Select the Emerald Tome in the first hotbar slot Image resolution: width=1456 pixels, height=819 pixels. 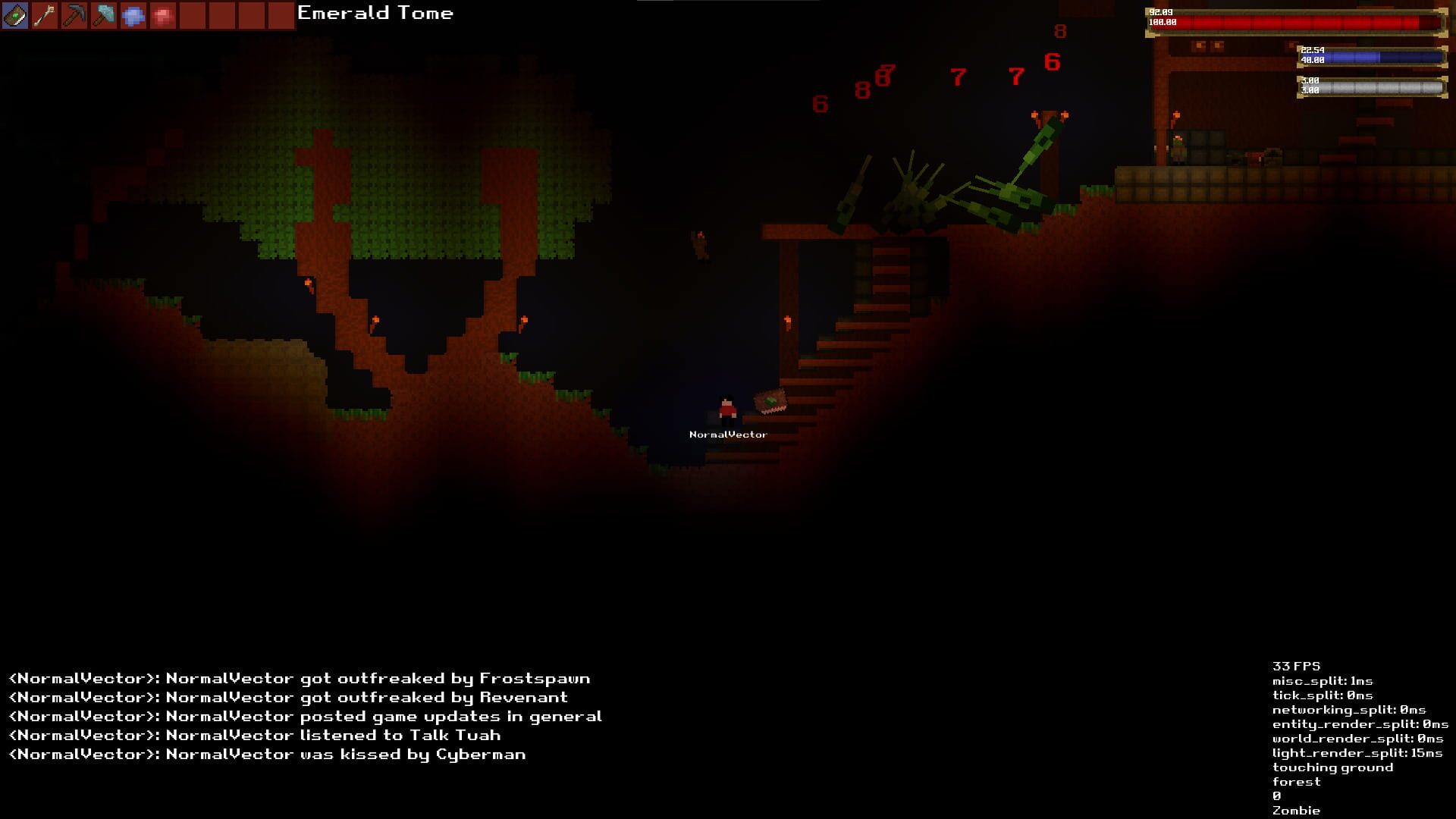coord(15,14)
